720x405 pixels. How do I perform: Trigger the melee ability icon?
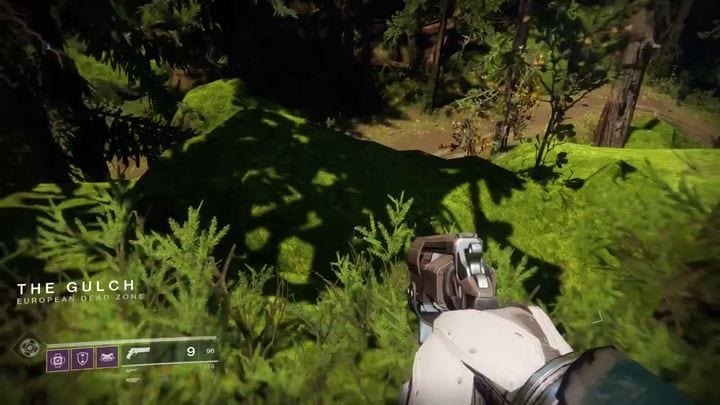(x=107, y=358)
